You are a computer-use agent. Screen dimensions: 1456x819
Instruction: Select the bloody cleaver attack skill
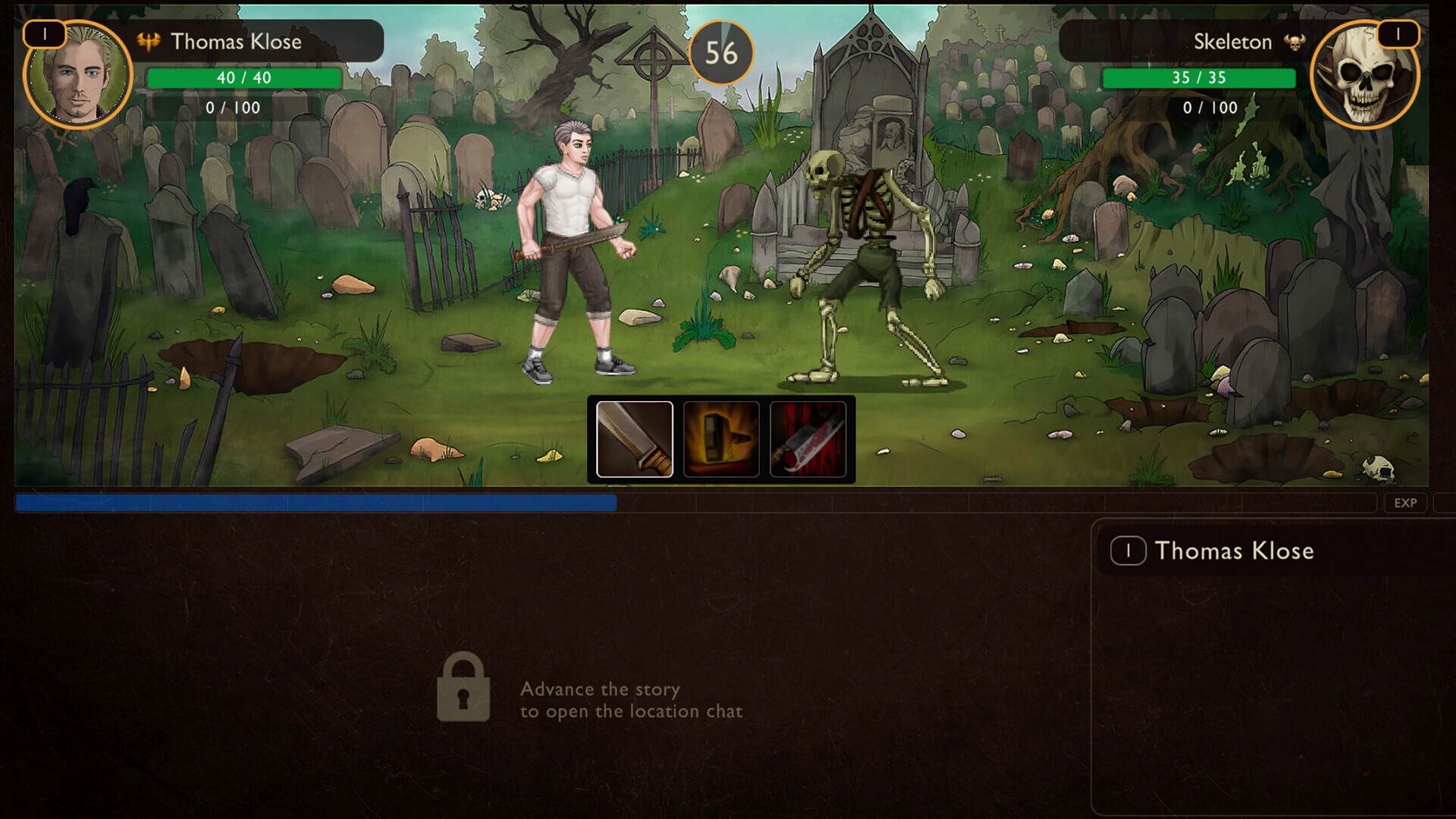808,439
